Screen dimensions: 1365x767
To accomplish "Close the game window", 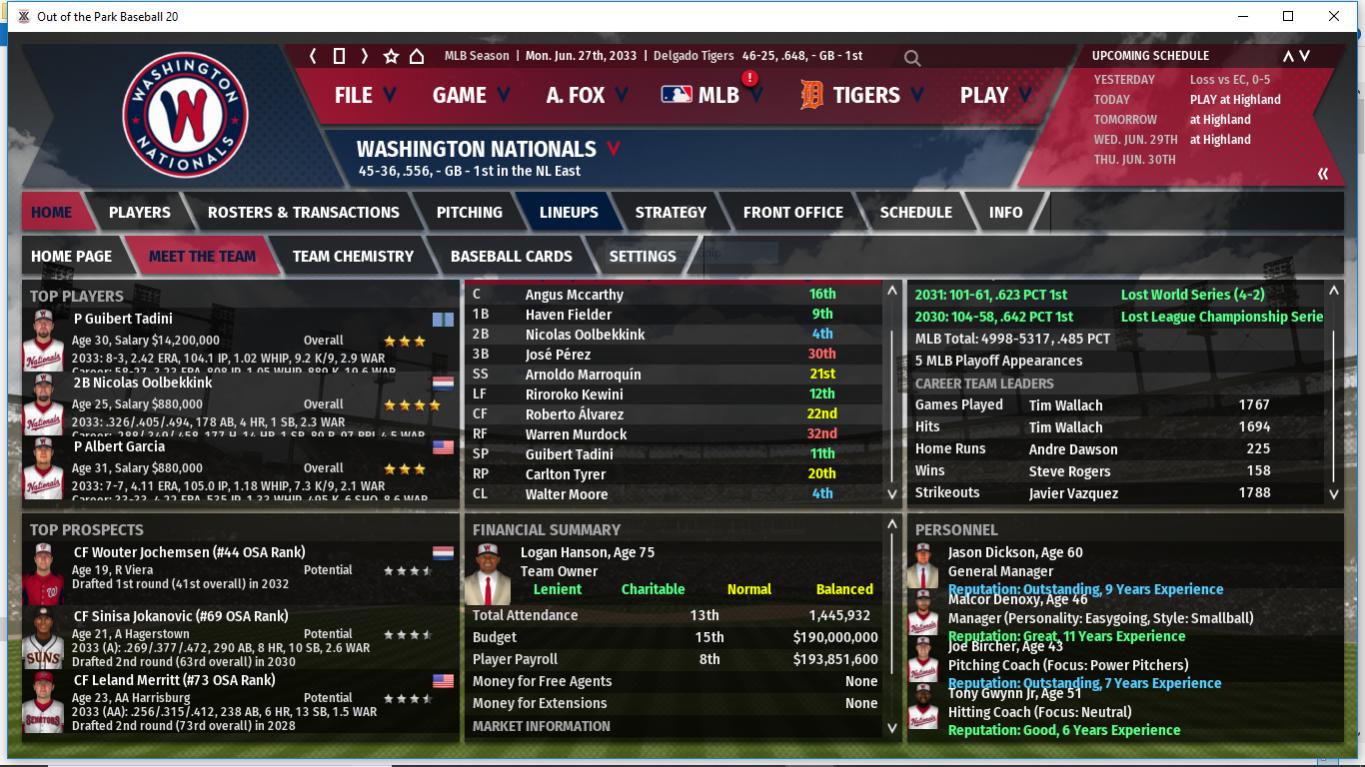I will tap(1334, 16).
